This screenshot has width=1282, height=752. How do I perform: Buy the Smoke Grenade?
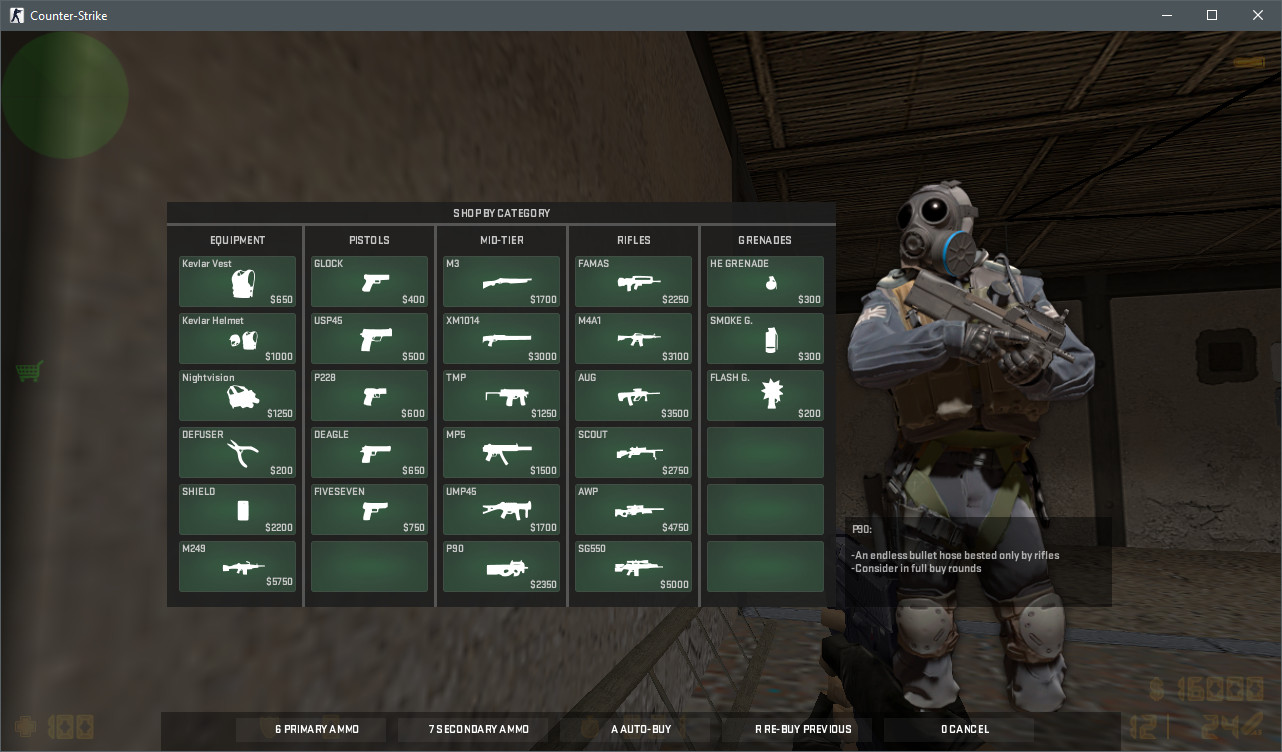click(x=765, y=338)
